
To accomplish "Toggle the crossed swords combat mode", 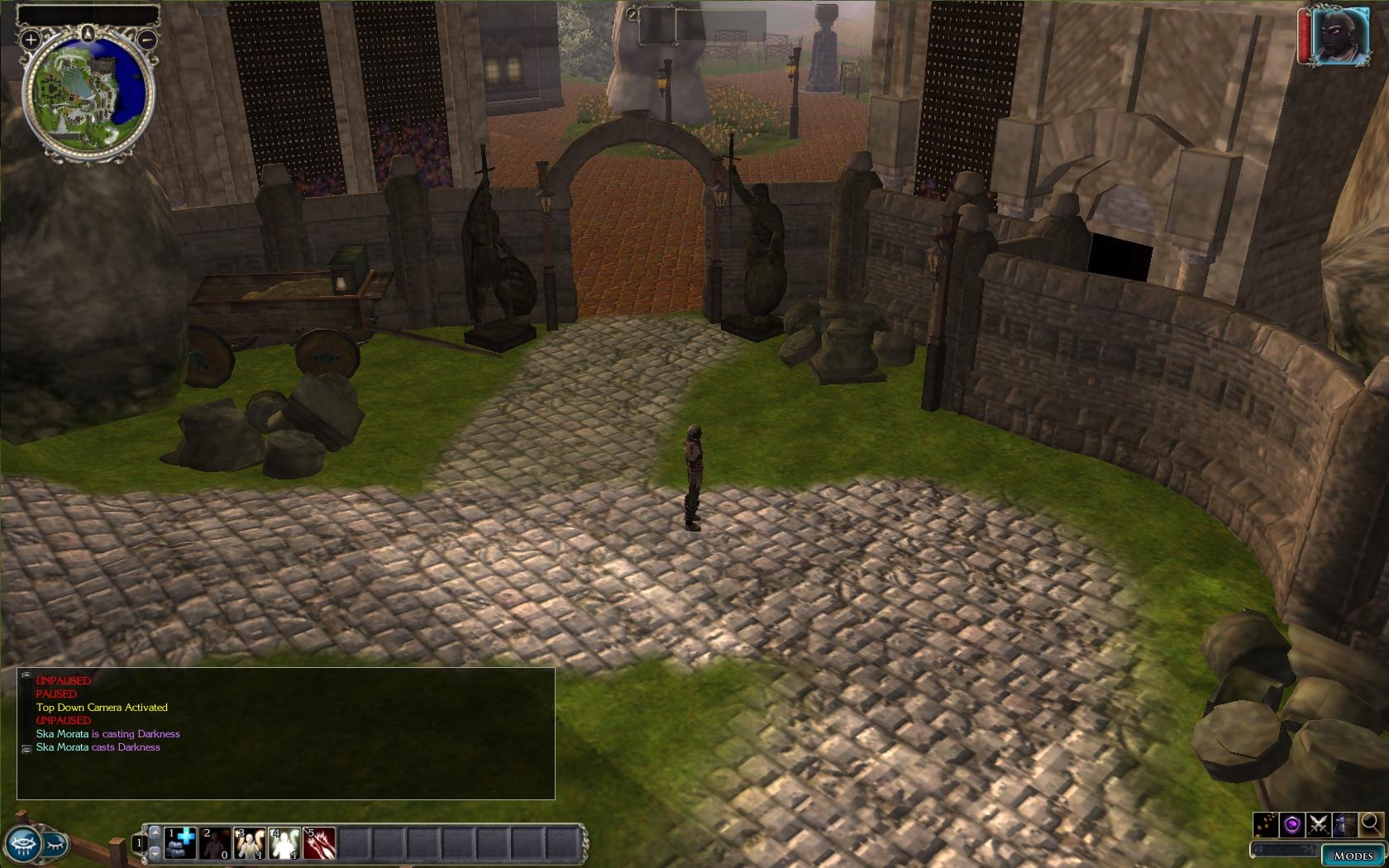I will [x=1318, y=824].
